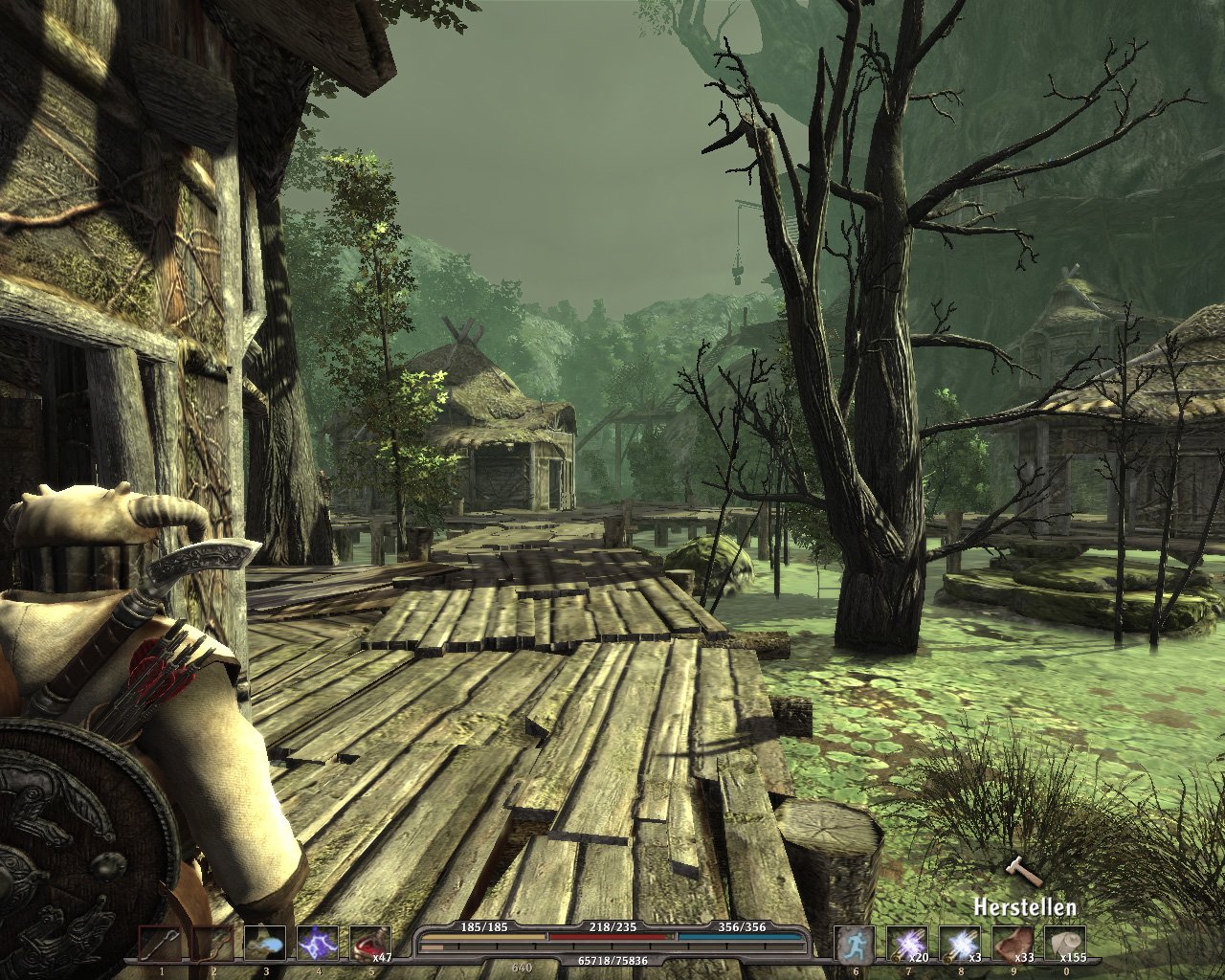Equip the bow from the hotbar

click(x=212, y=944)
